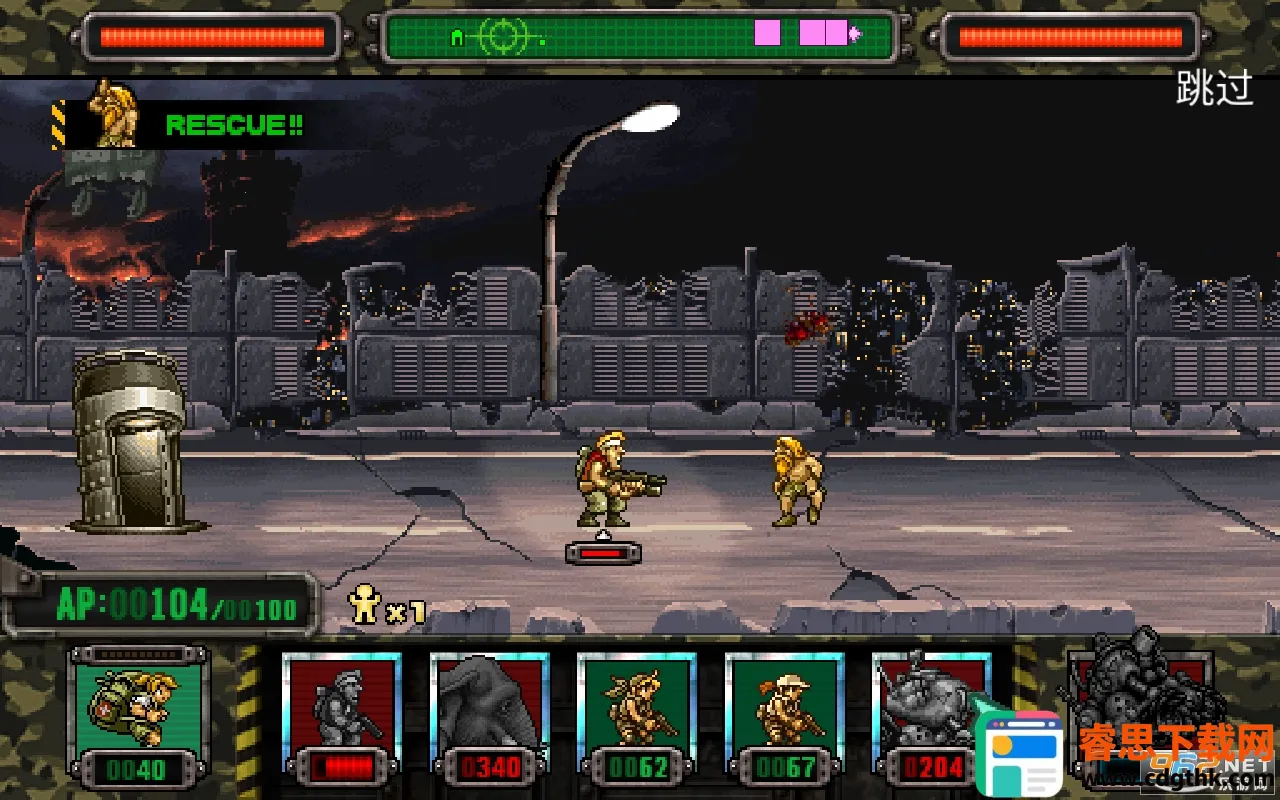Skip the scene with the 跳过 button

click(1214, 90)
